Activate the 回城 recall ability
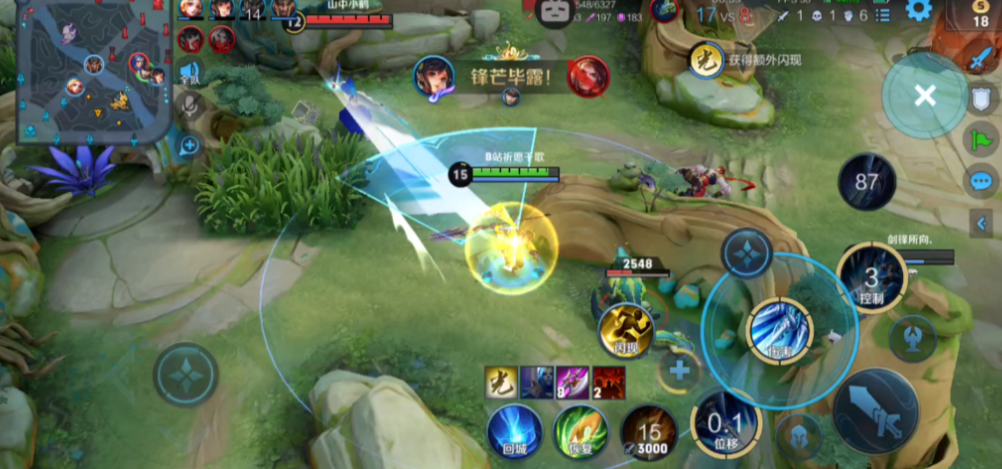 click(x=515, y=432)
